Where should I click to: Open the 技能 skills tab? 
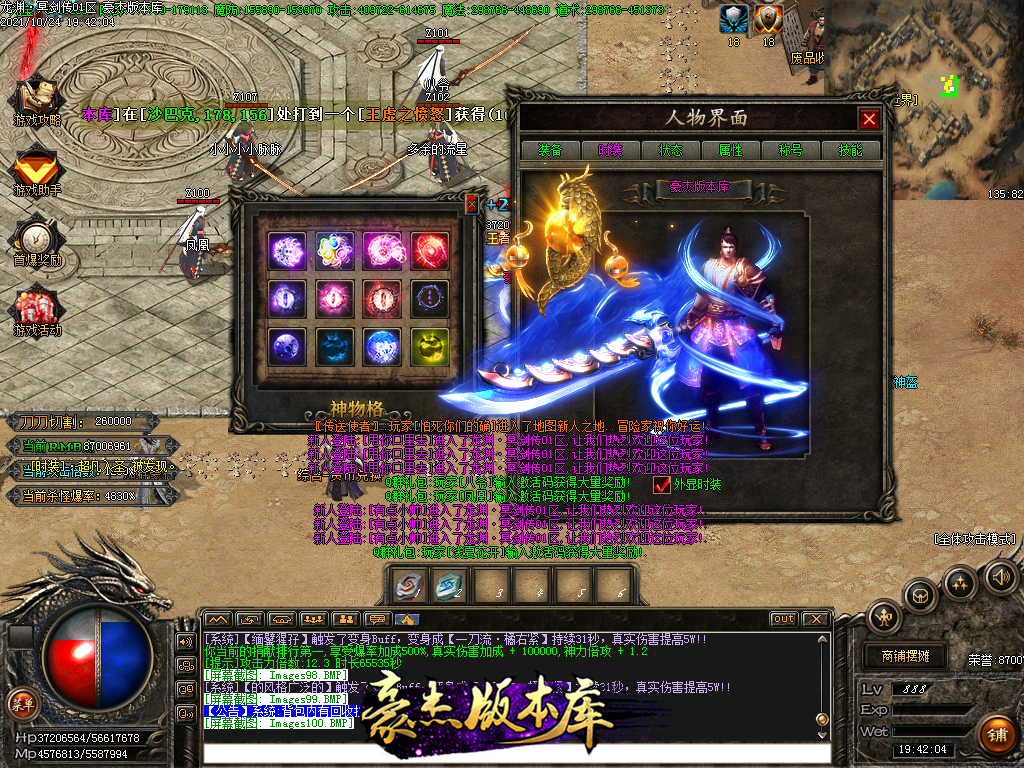(850, 150)
